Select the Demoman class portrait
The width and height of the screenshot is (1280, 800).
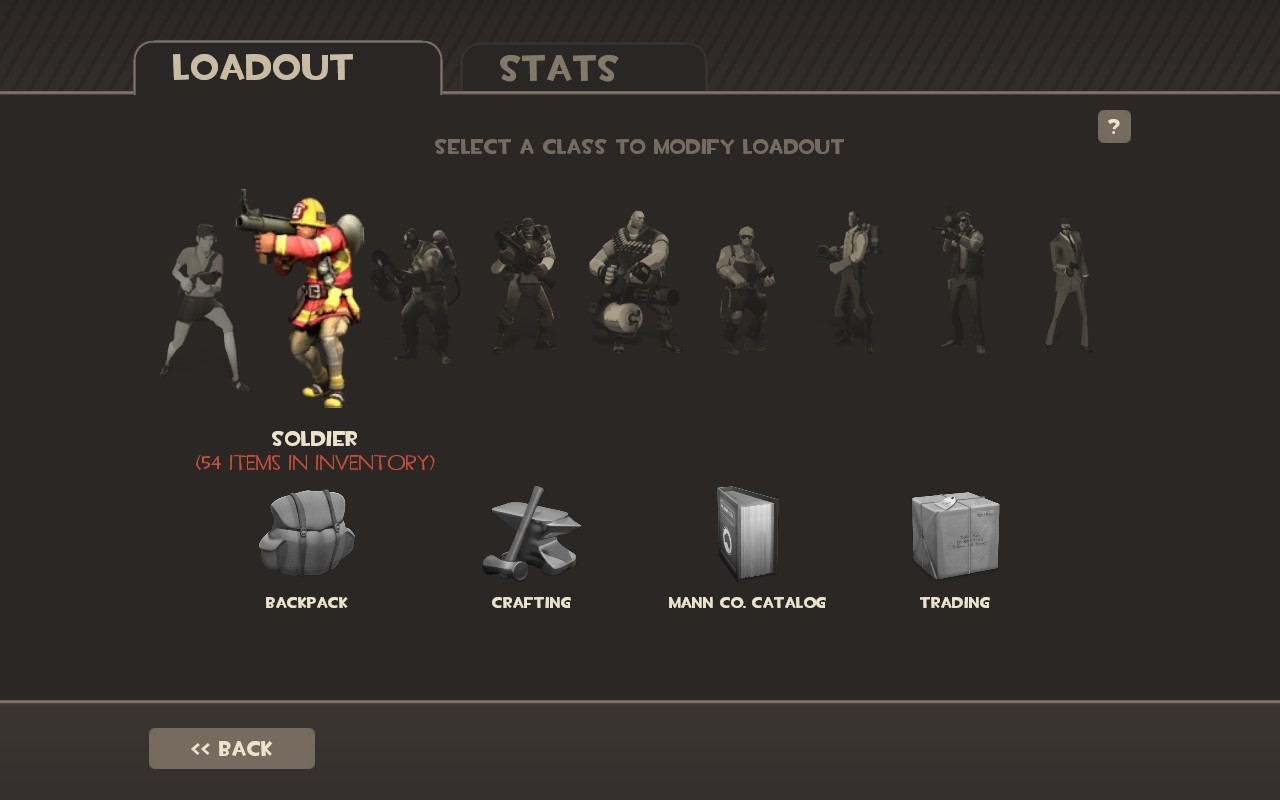pos(525,290)
